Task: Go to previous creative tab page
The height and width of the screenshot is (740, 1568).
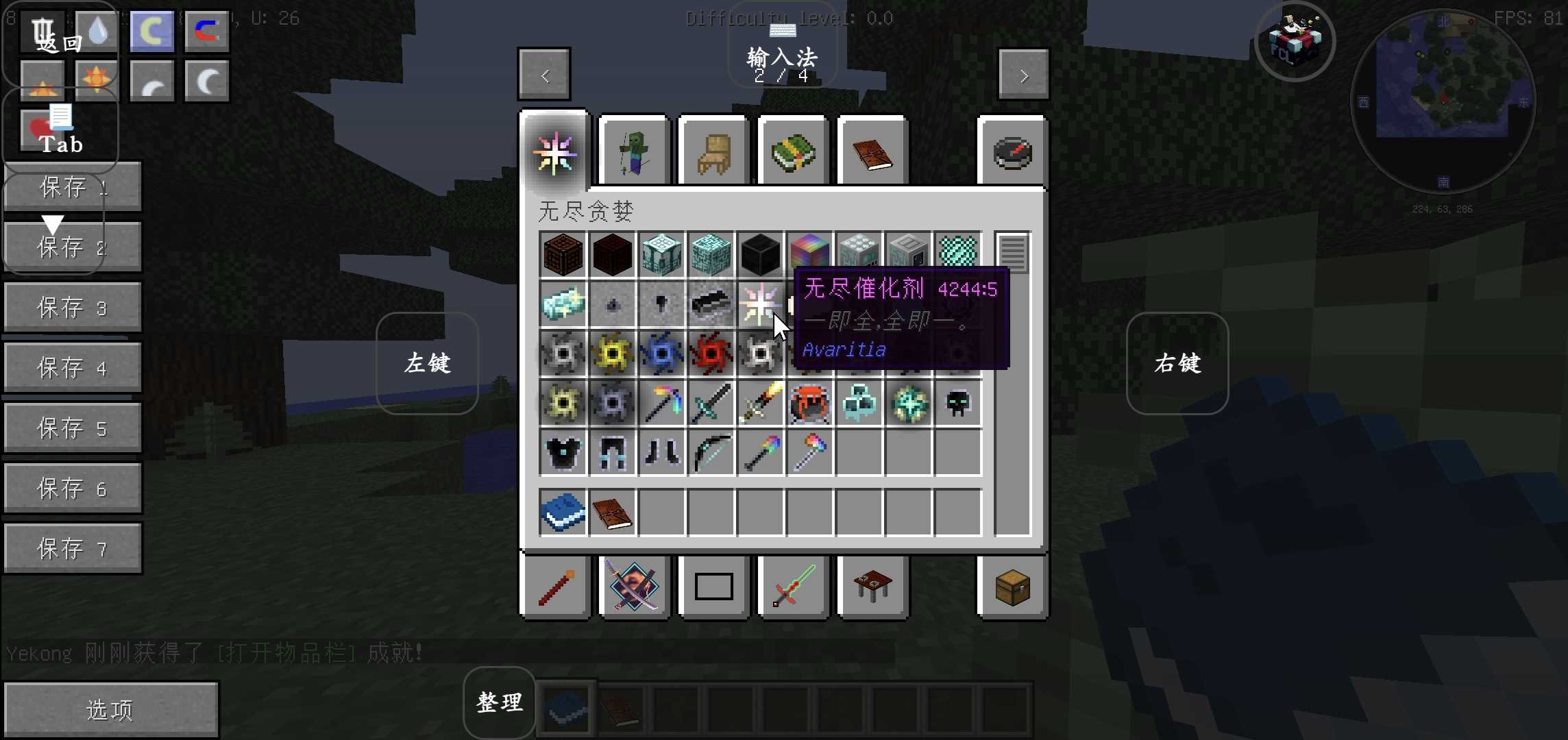Action: 544,75
